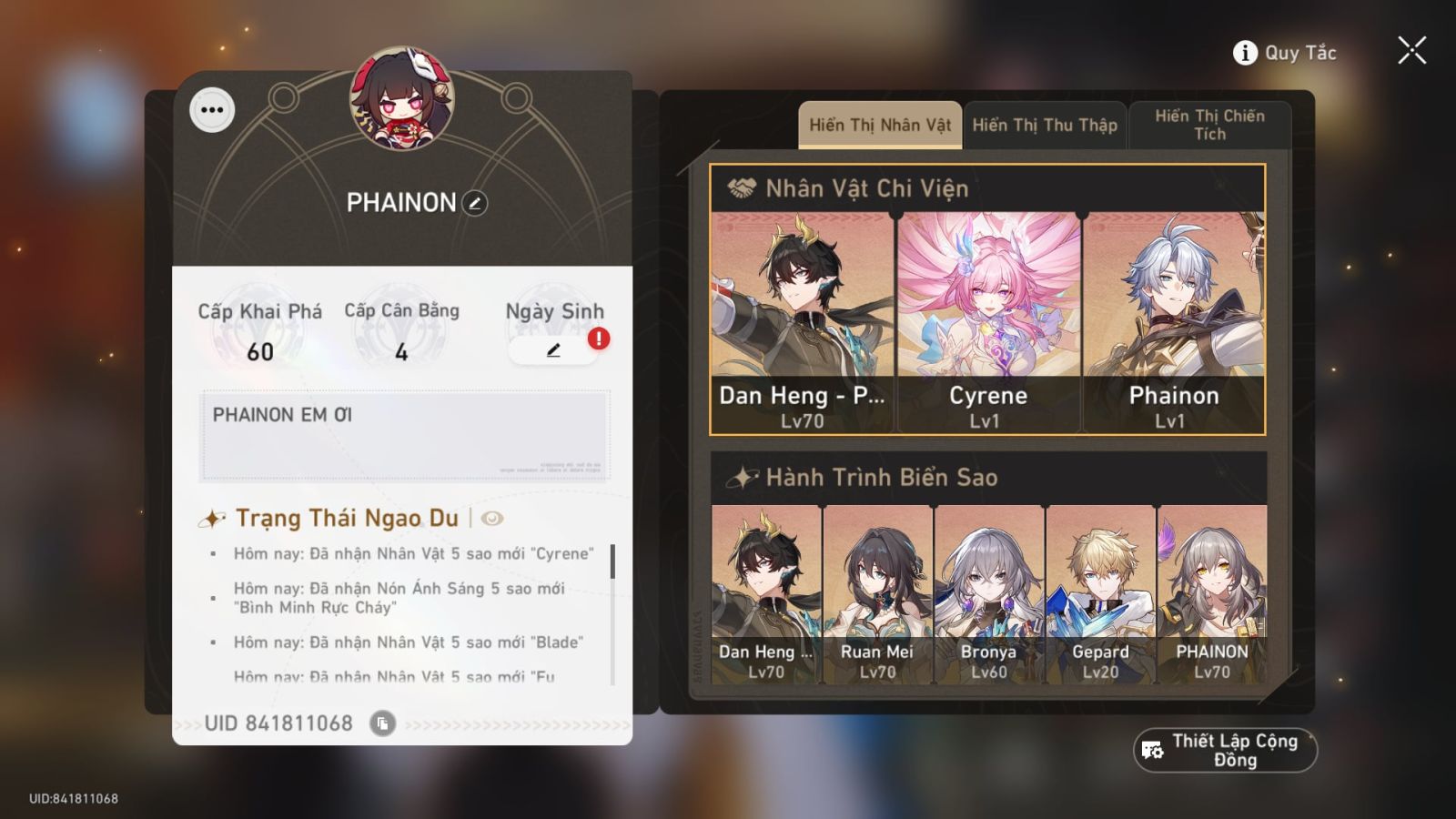Click the red notification badge on Ngày Sinh

[599, 339]
